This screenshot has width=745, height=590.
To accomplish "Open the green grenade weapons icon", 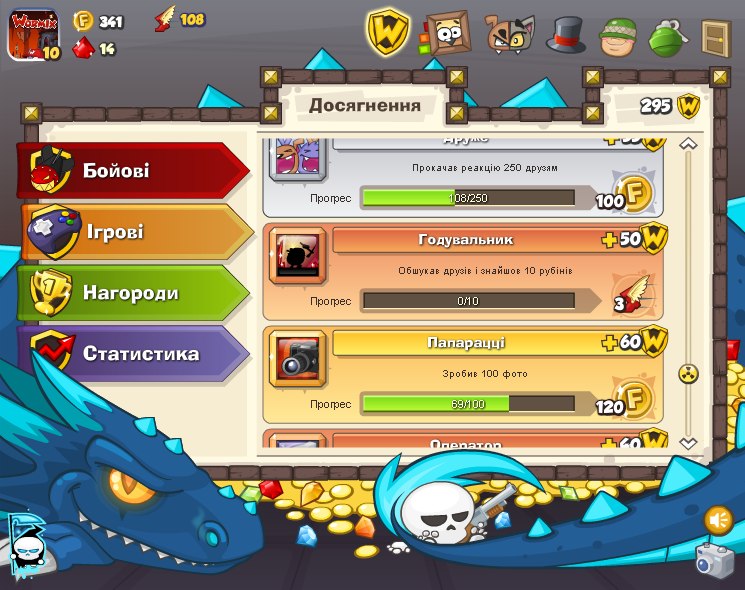I will [x=665, y=36].
